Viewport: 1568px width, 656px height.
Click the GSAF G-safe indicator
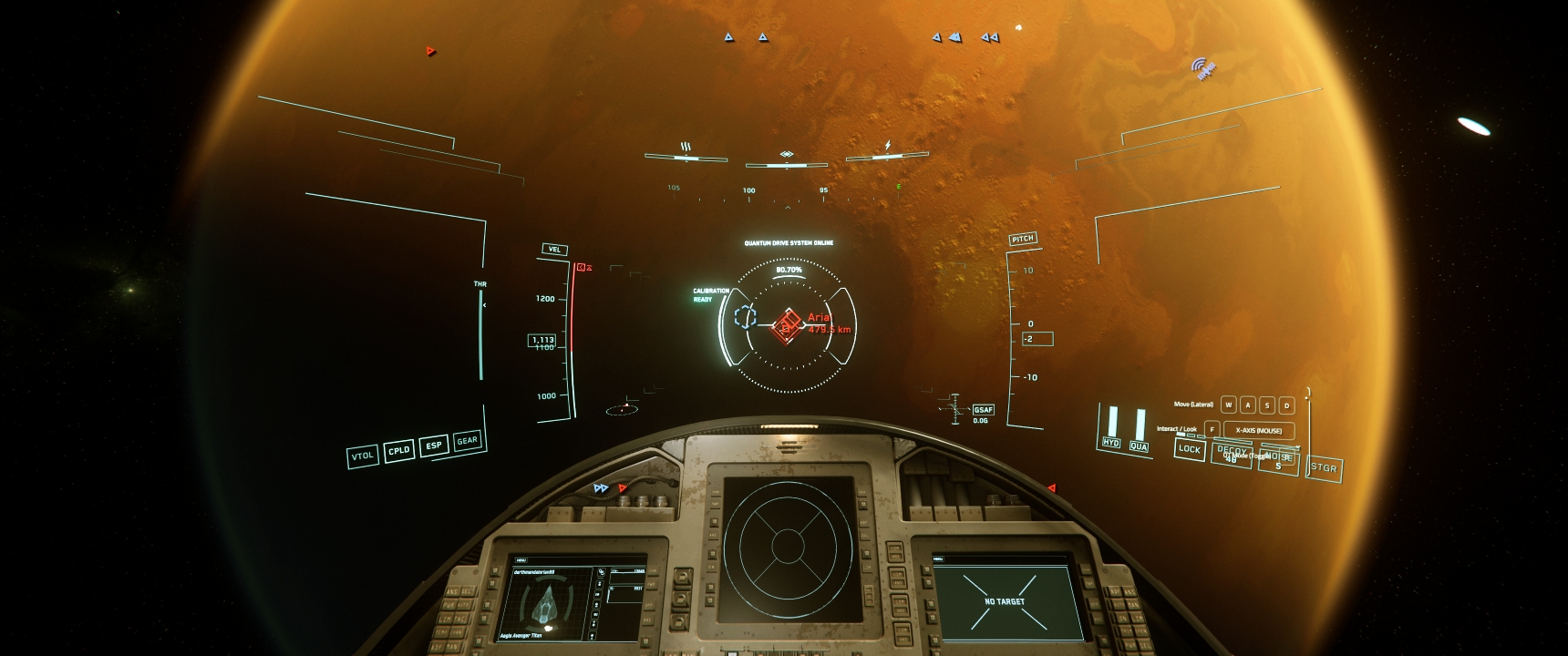click(983, 410)
